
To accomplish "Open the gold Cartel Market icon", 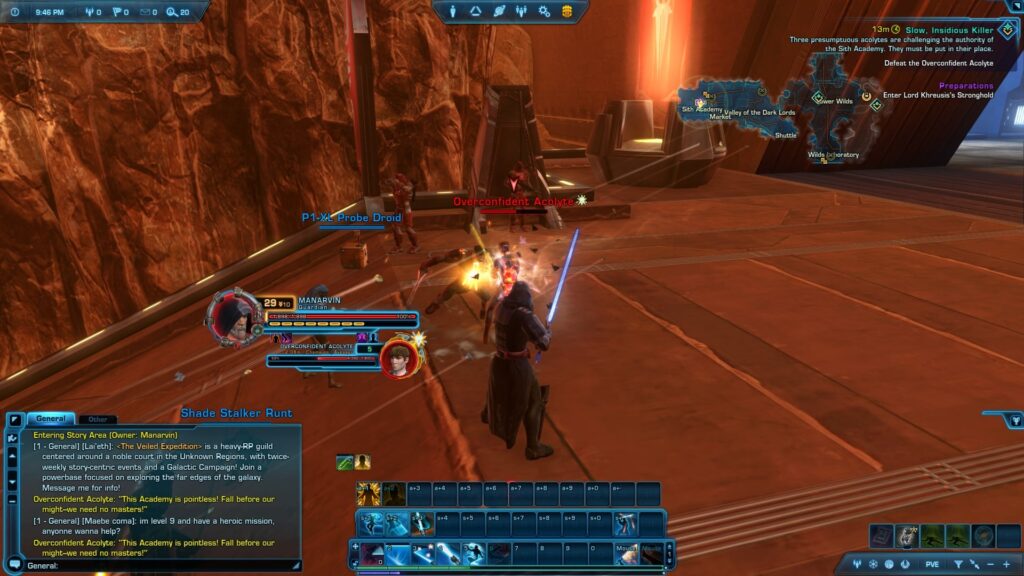I will [567, 11].
